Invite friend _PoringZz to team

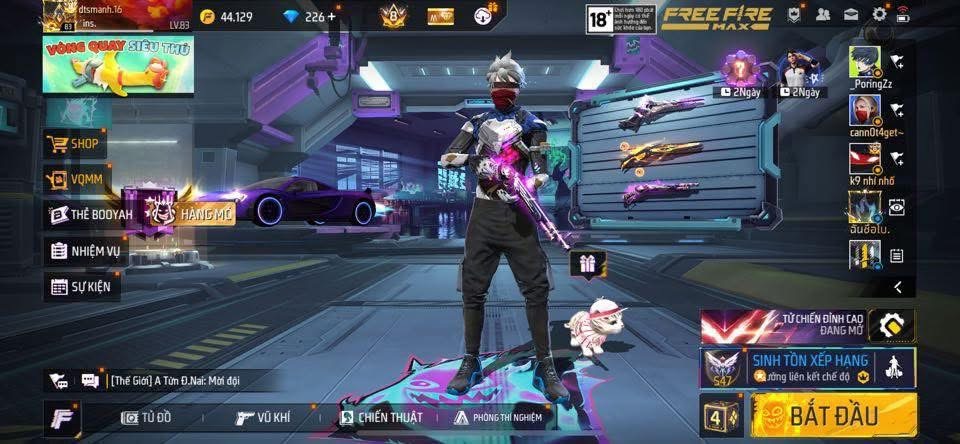[897, 62]
